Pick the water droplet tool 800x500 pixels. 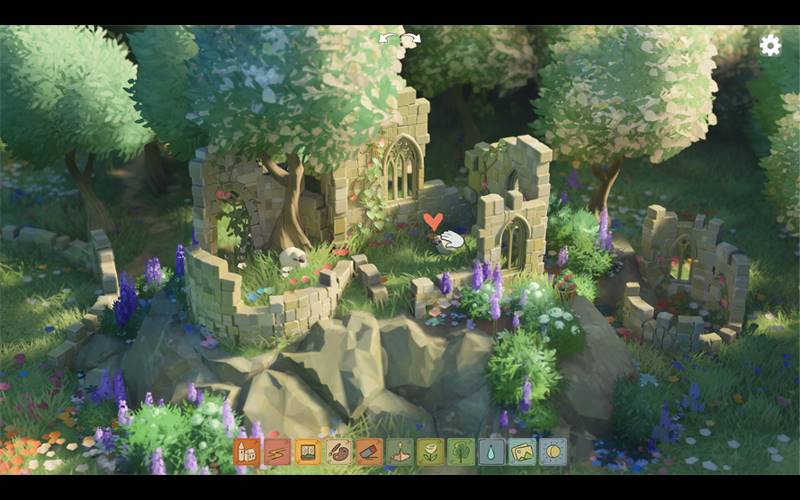(x=491, y=452)
